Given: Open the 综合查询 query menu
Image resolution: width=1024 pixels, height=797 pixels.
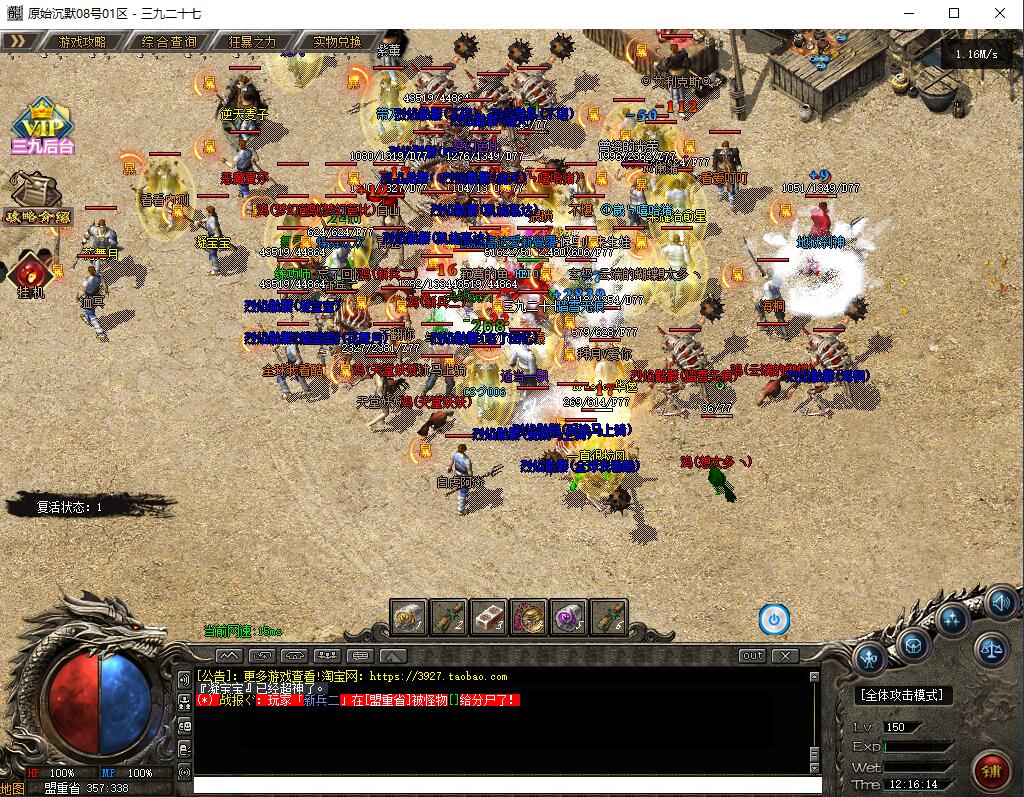Looking at the screenshot, I should tap(169, 42).
